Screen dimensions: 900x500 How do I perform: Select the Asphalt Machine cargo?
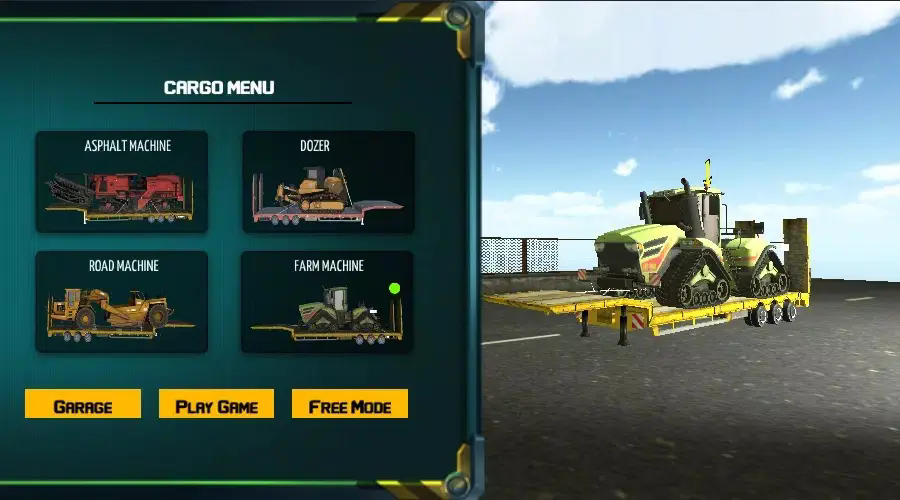click(122, 182)
